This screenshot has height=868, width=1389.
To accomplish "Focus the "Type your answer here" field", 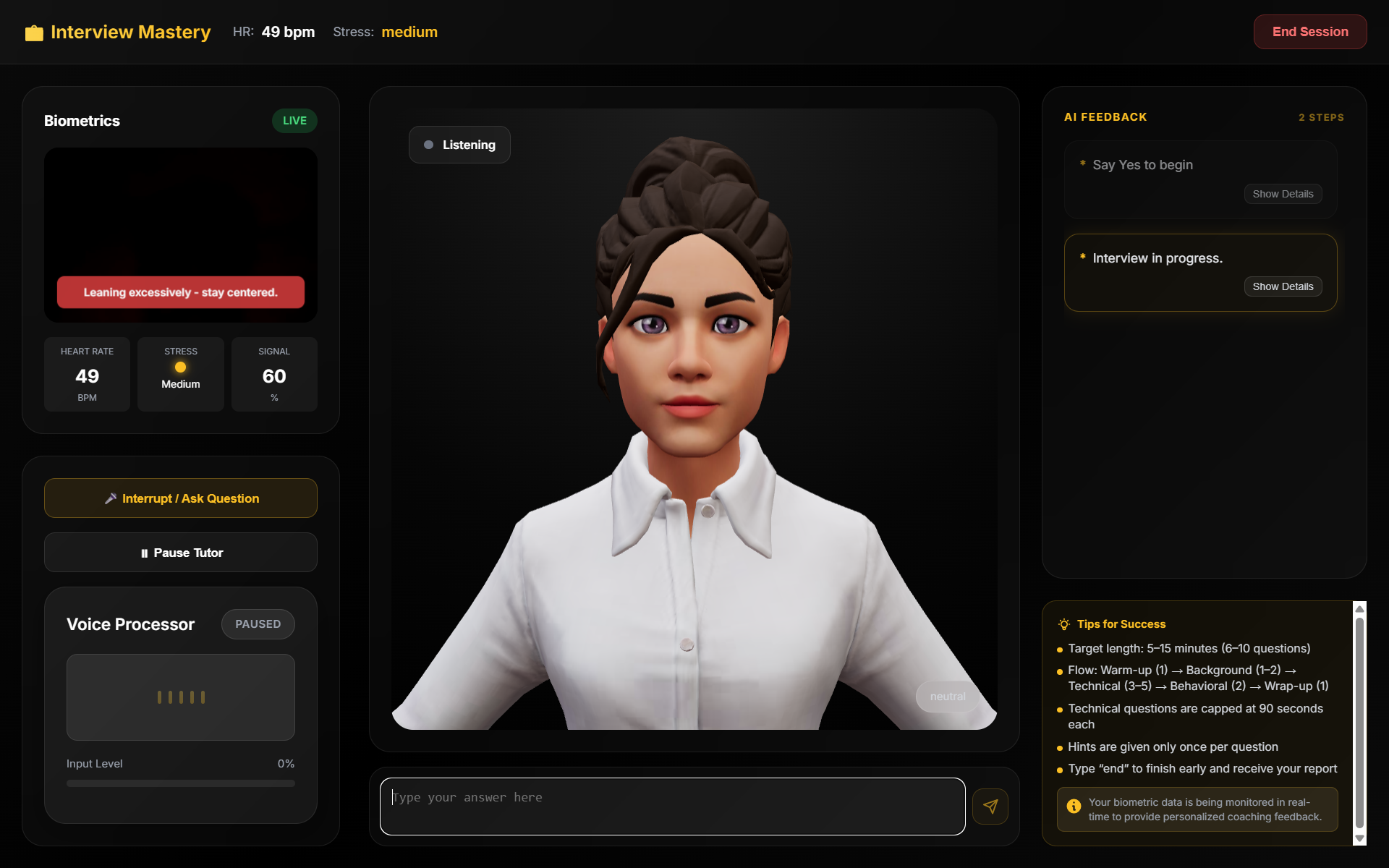I will point(672,806).
